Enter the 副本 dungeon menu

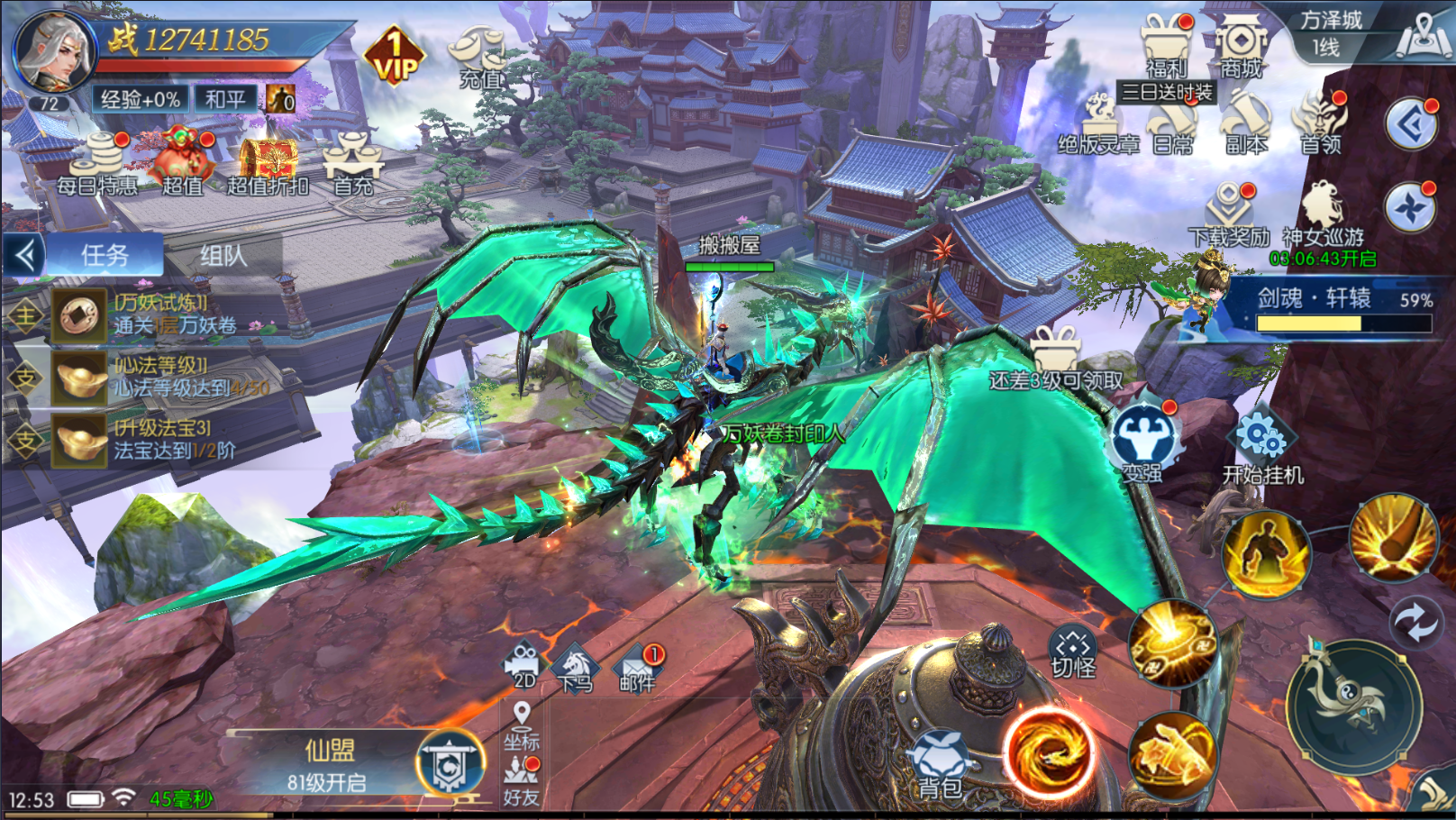[1247, 124]
